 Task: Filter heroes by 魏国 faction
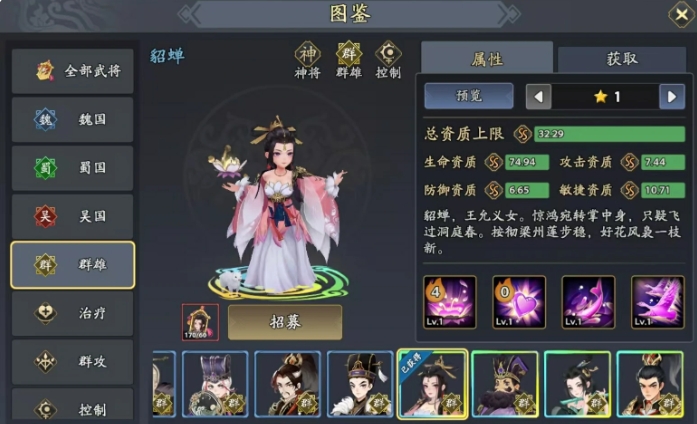(x=72, y=119)
